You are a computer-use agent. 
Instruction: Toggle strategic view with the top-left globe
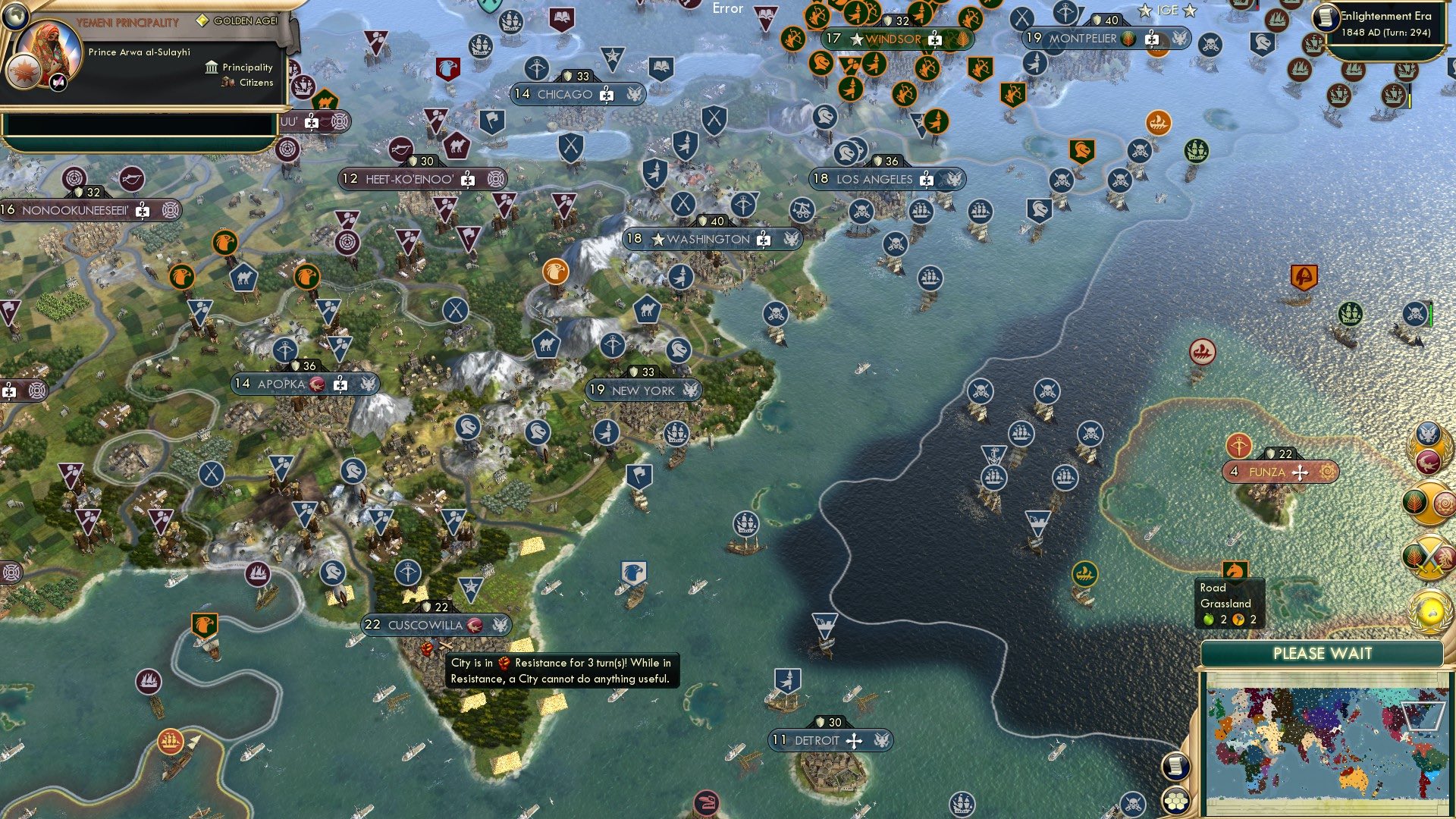pyautogui.click(x=15, y=17)
